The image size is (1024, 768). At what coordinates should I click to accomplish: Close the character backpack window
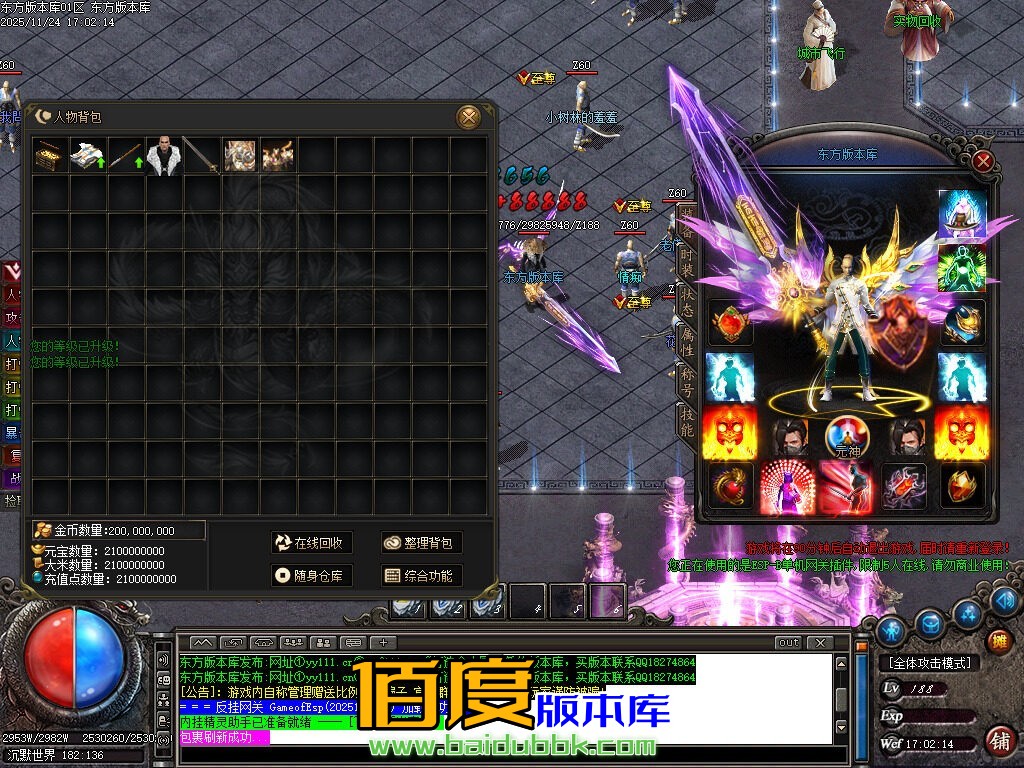(x=468, y=117)
